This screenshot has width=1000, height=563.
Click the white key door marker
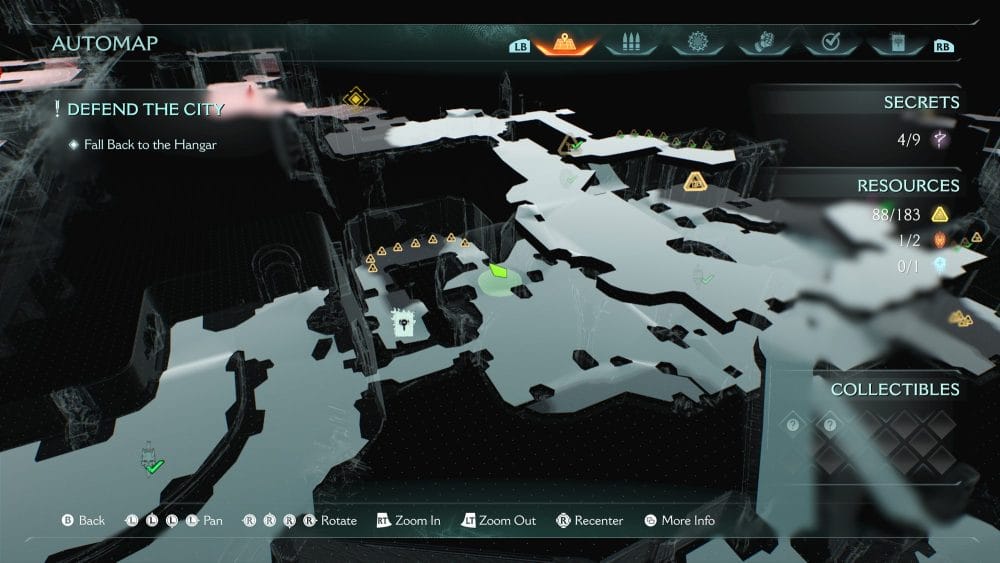(x=402, y=322)
